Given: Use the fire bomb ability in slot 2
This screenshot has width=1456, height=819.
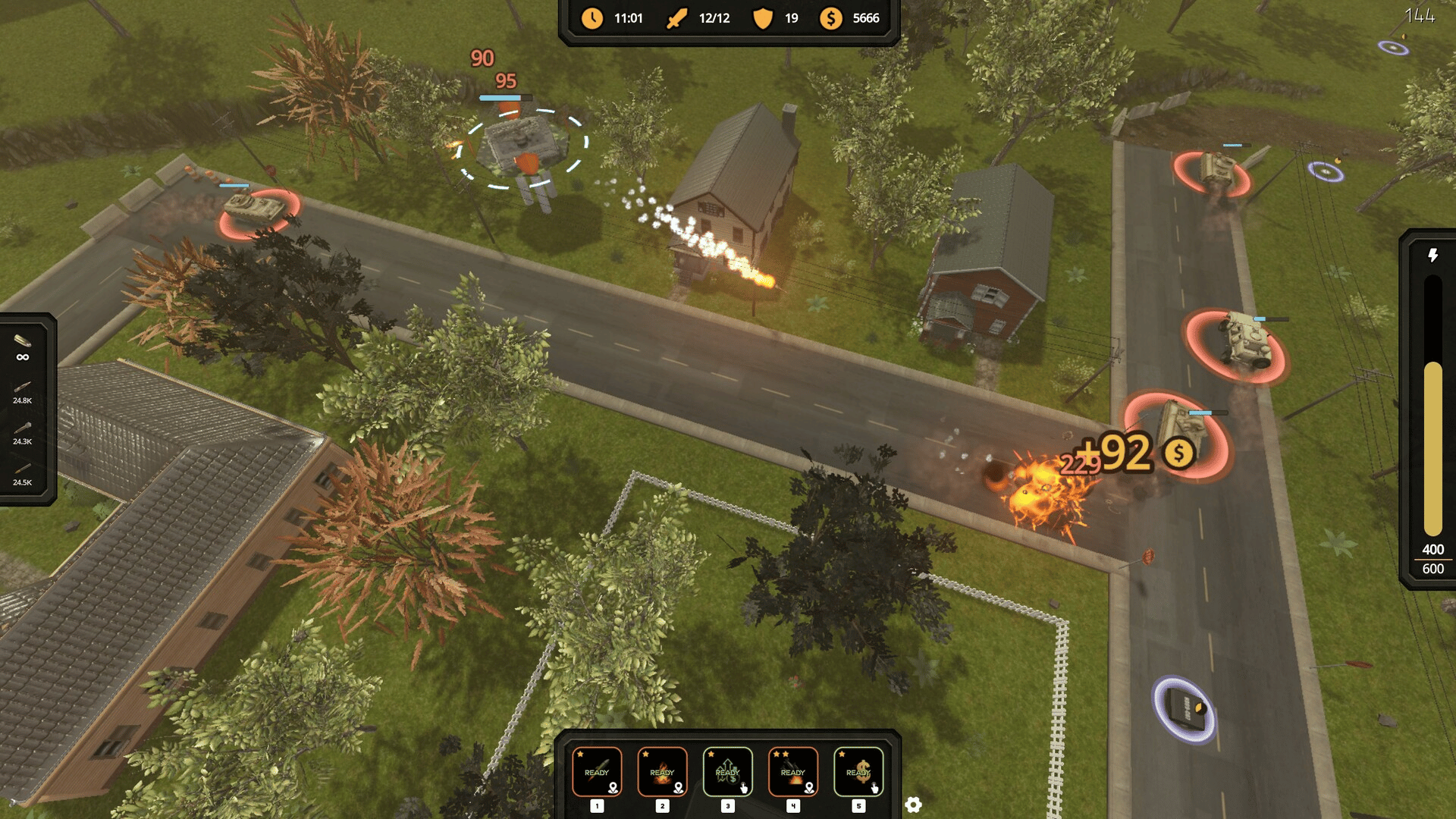Looking at the screenshot, I should (662, 772).
